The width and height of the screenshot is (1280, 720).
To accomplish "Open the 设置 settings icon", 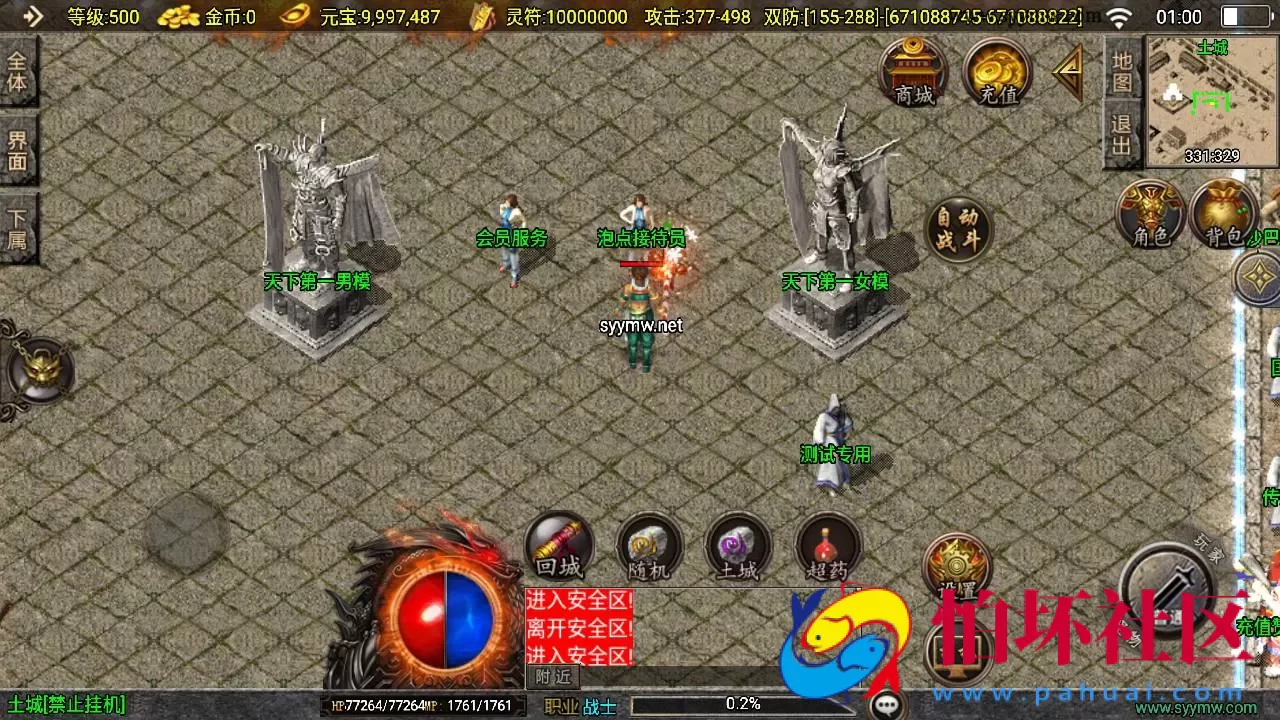I will point(956,565).
